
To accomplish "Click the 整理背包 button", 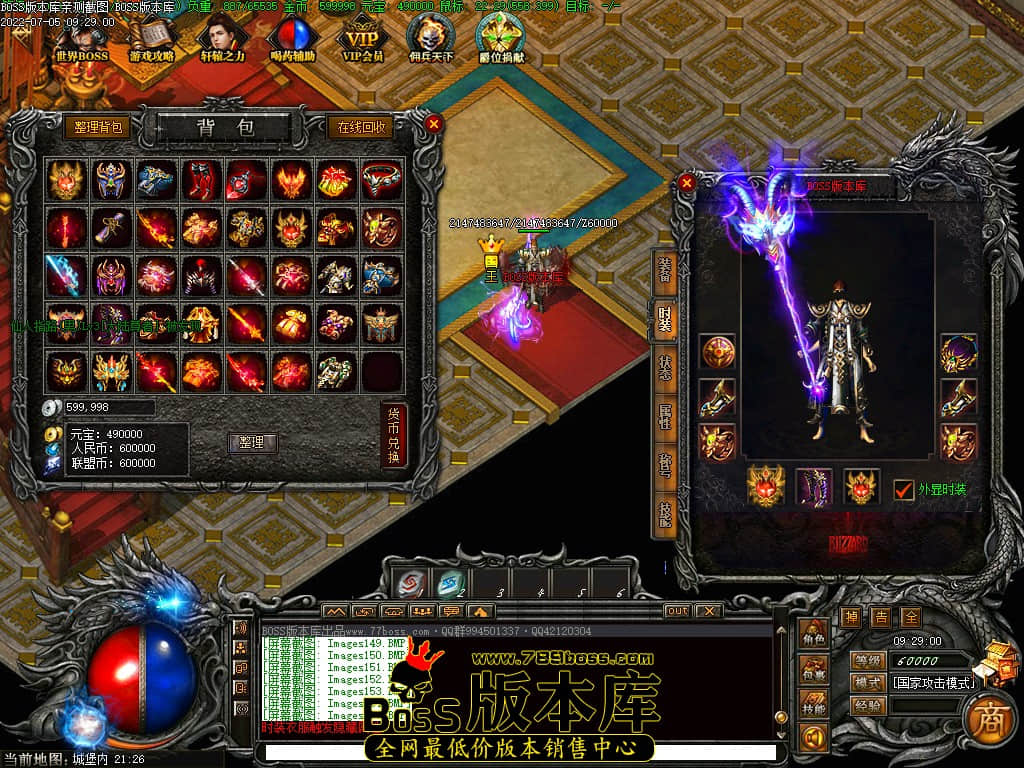I will click(99, 127).
